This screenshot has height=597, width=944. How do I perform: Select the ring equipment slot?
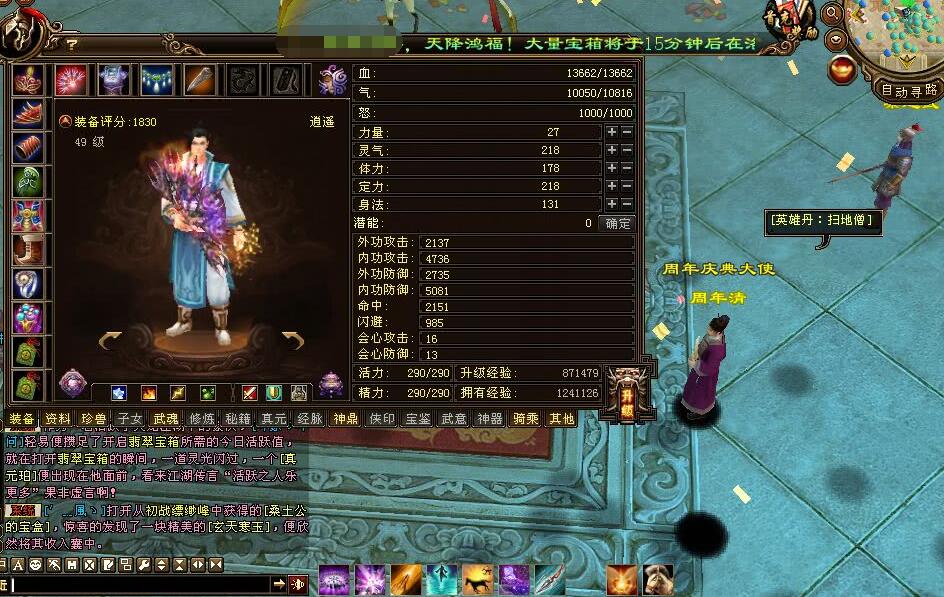[x=27, y=285]
